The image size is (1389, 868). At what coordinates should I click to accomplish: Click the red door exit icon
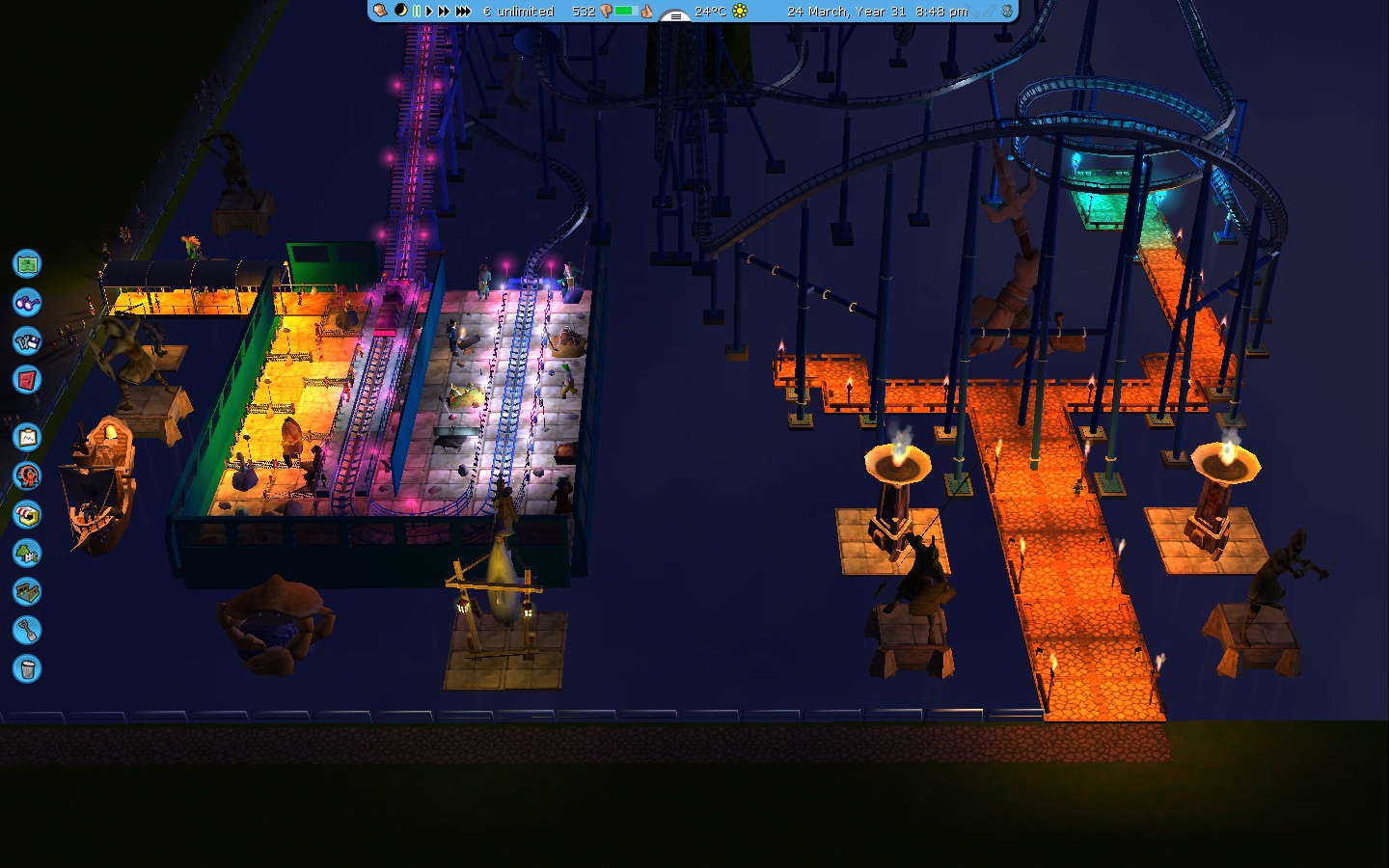tap(27, 379)
